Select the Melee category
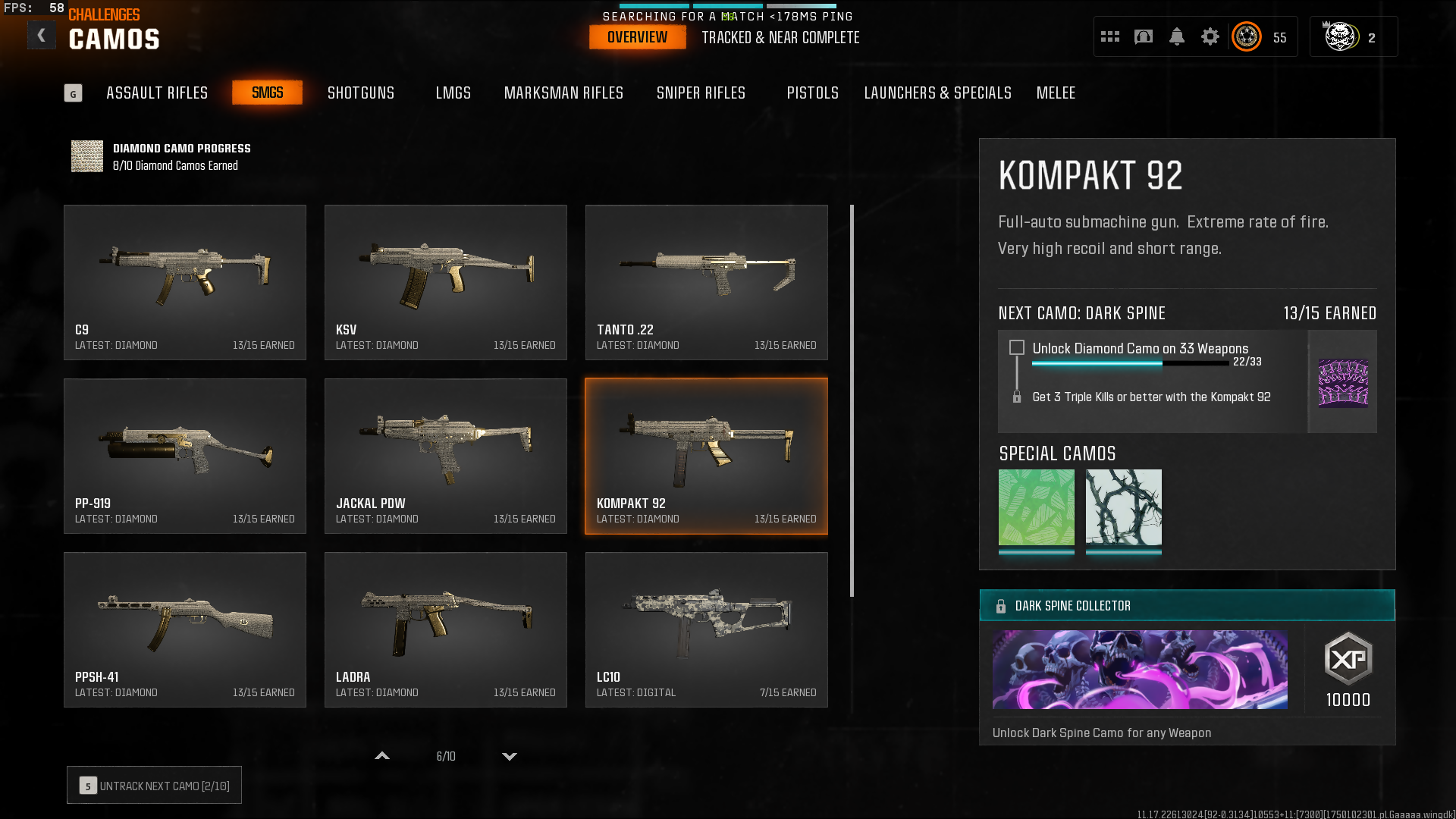Screen dimensions: 1456x819 (1056, 93)
